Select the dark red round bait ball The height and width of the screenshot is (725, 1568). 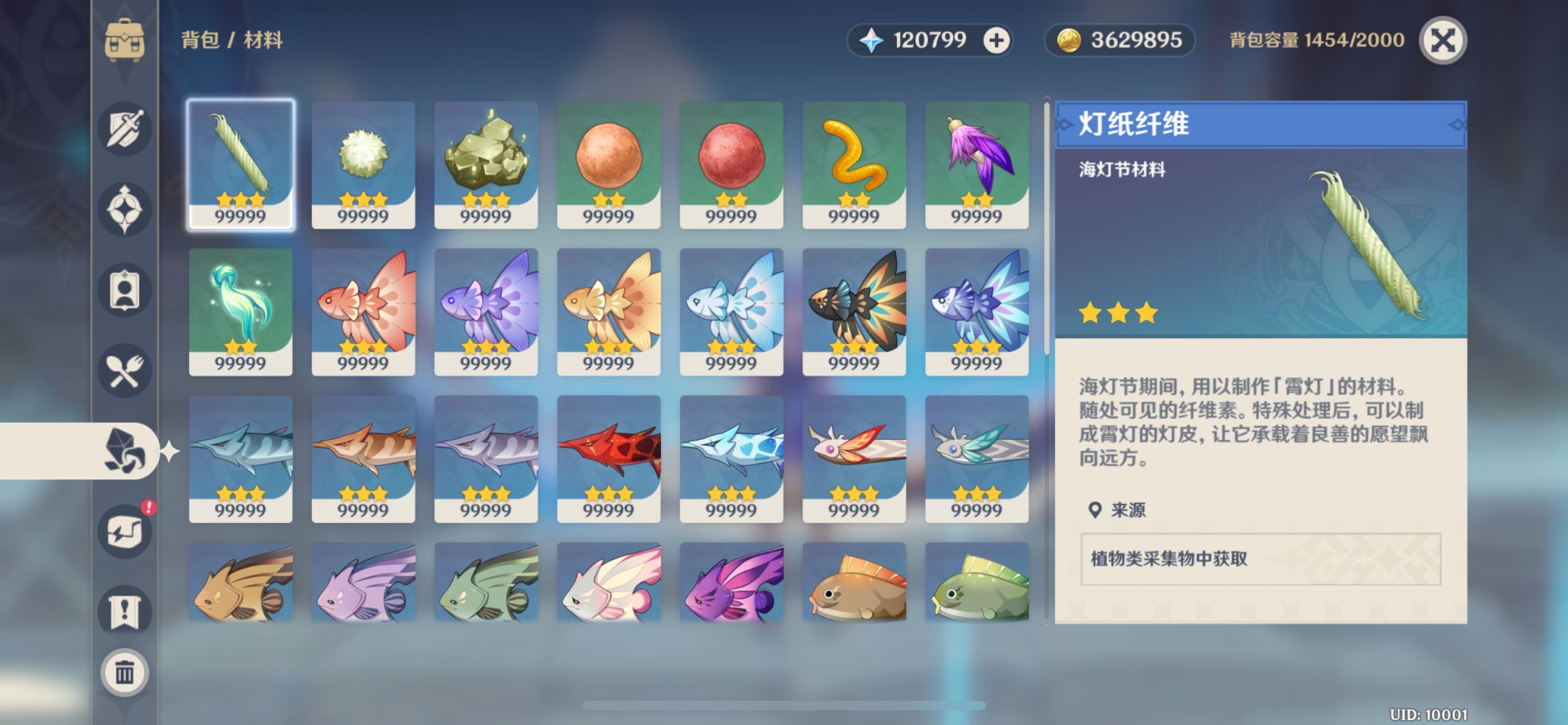731,165
